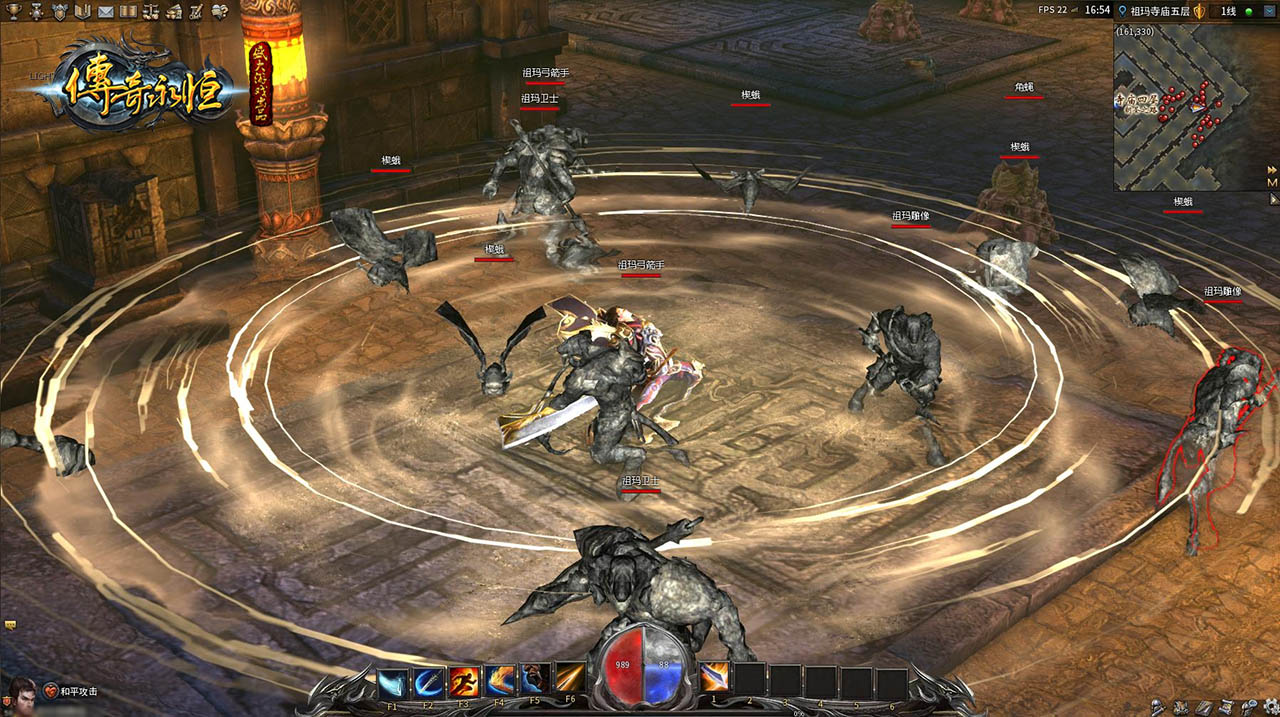Cast the F4 flaming blade skill

[x=499, y=680]
